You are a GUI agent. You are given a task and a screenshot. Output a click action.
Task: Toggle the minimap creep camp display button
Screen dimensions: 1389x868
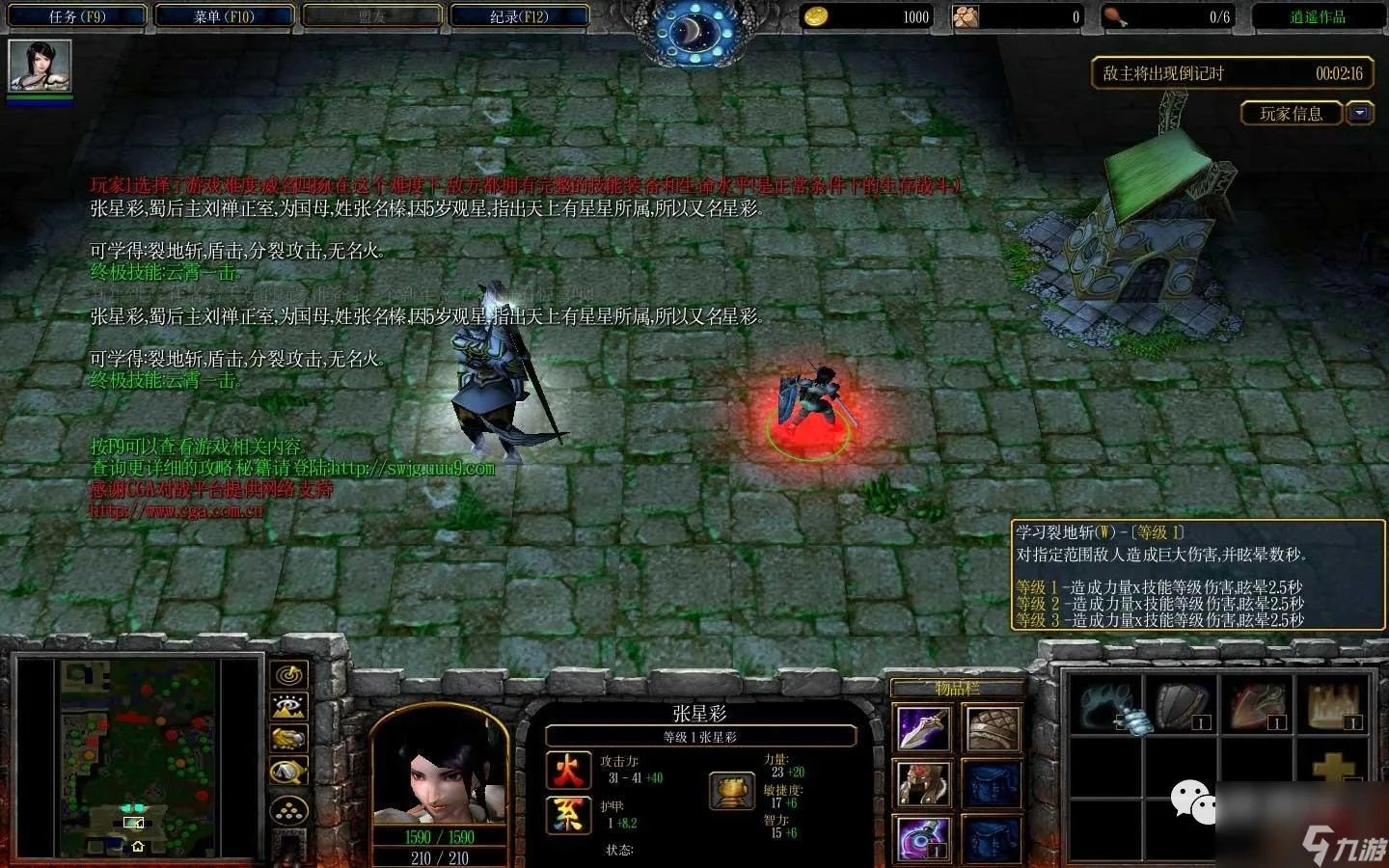coord(289,772)
